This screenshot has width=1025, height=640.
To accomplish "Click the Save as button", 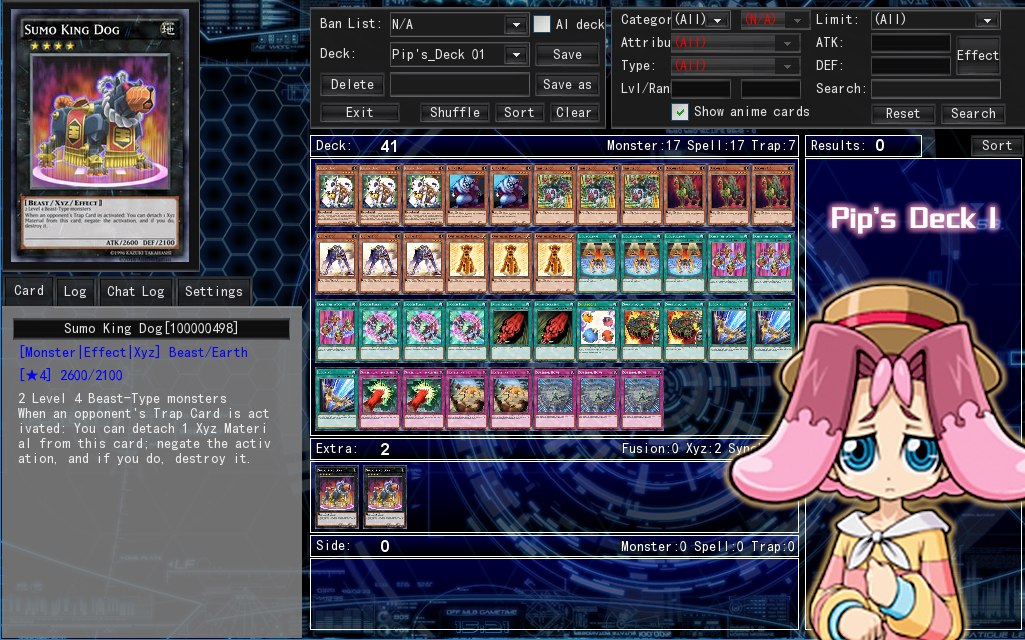I will pyautogui.click(x=567, y=85).
